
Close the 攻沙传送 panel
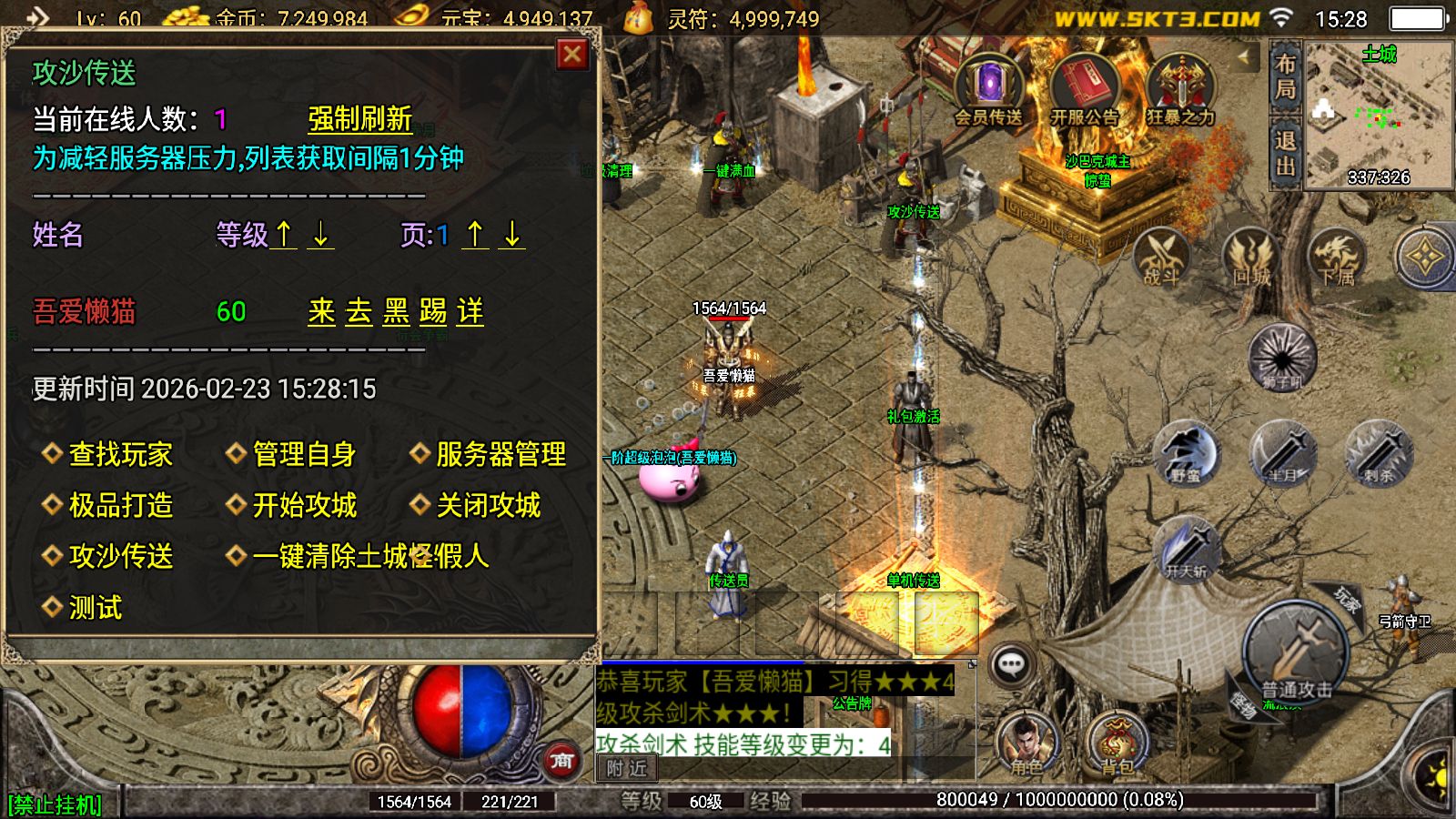coord(572,56)
